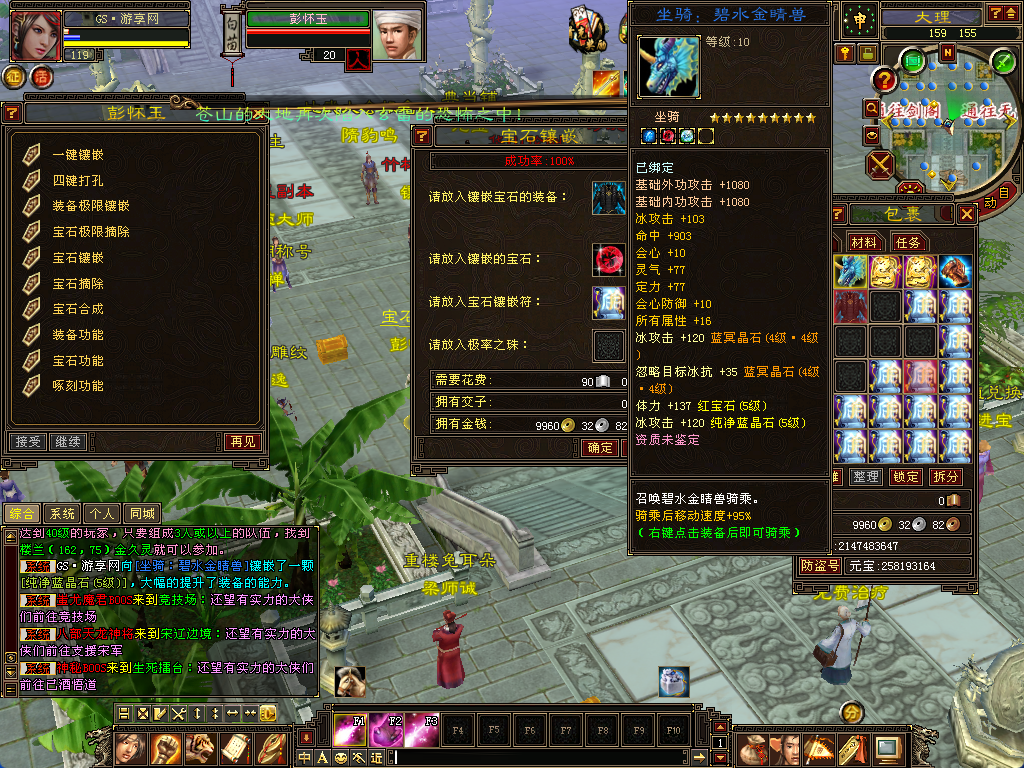Click the 再见 goodbye button
1024x768 pixels.
click(242, 441)
